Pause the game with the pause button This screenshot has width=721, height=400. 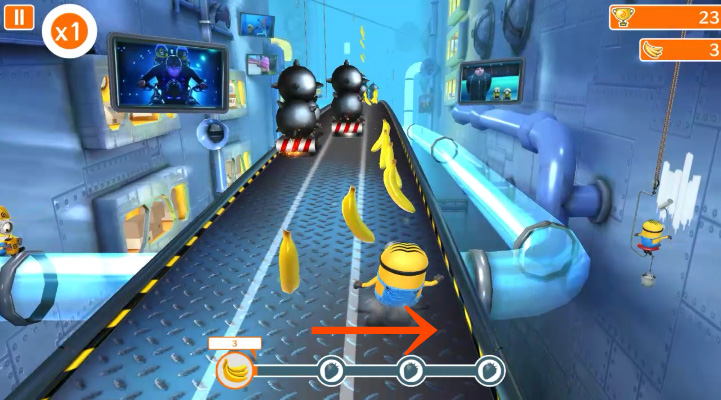click(20, 18)
